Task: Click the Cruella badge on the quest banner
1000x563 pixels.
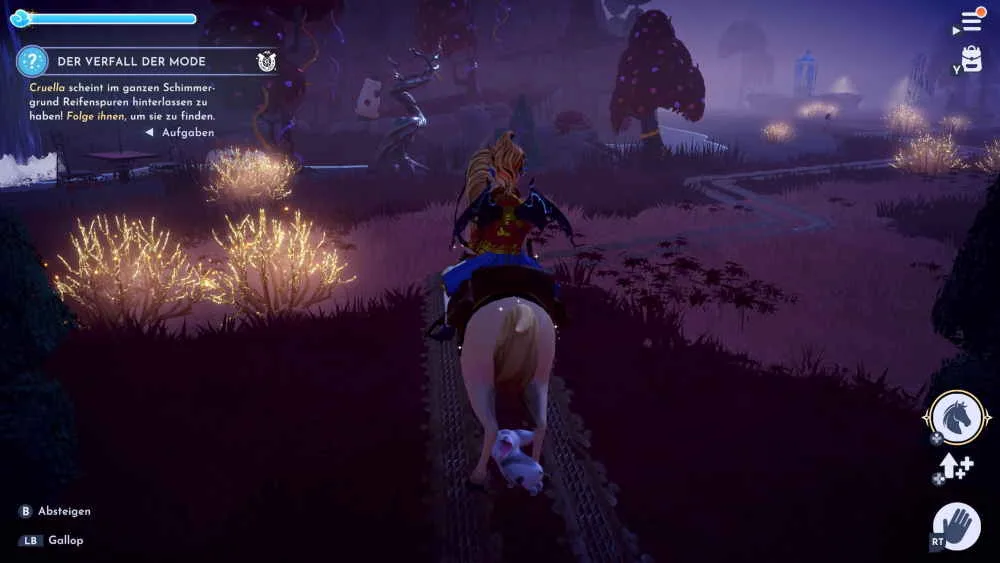Action: 265,61
